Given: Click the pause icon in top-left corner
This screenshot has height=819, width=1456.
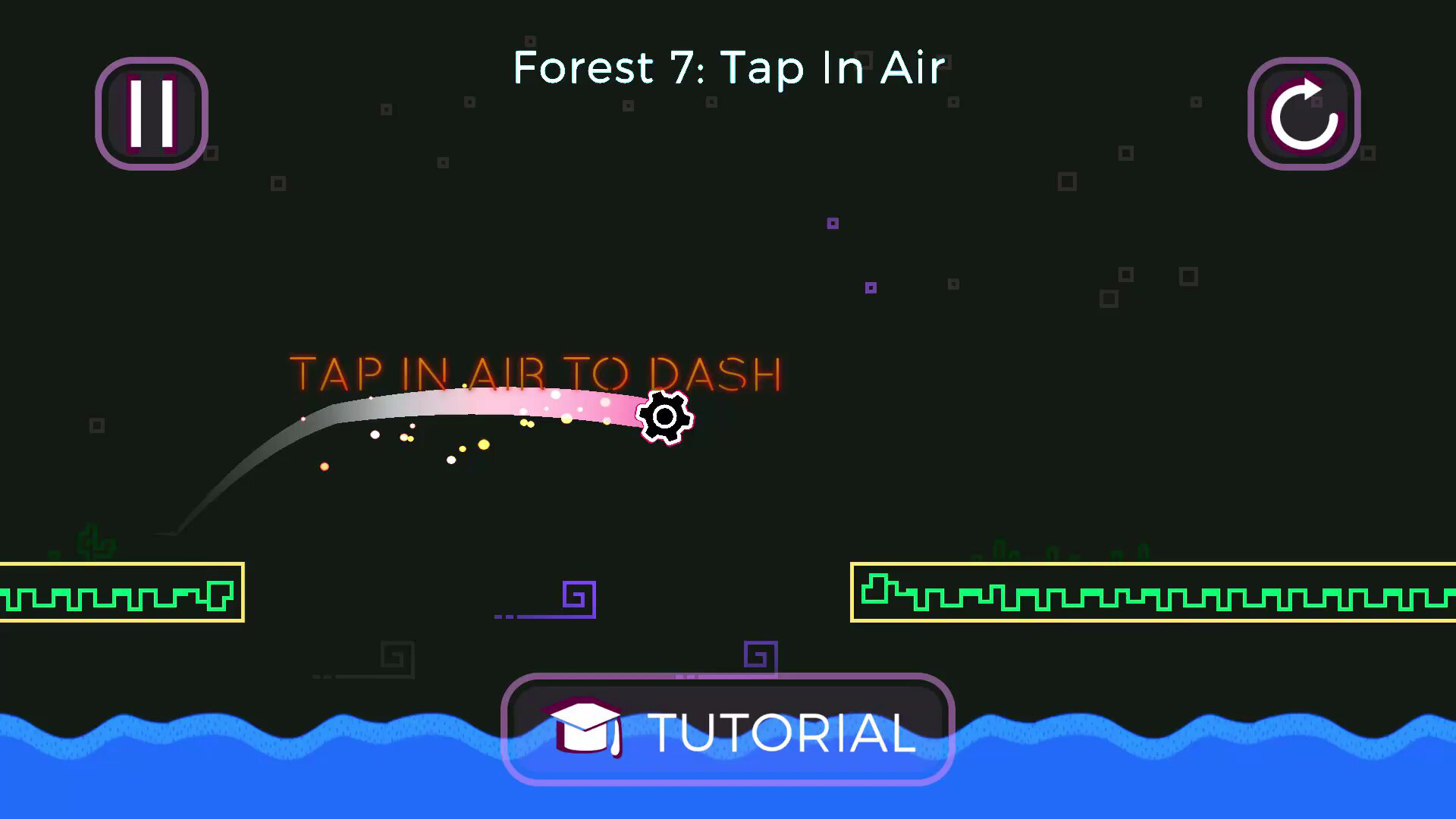Looking at the screenshot, I should coord(151,112).
